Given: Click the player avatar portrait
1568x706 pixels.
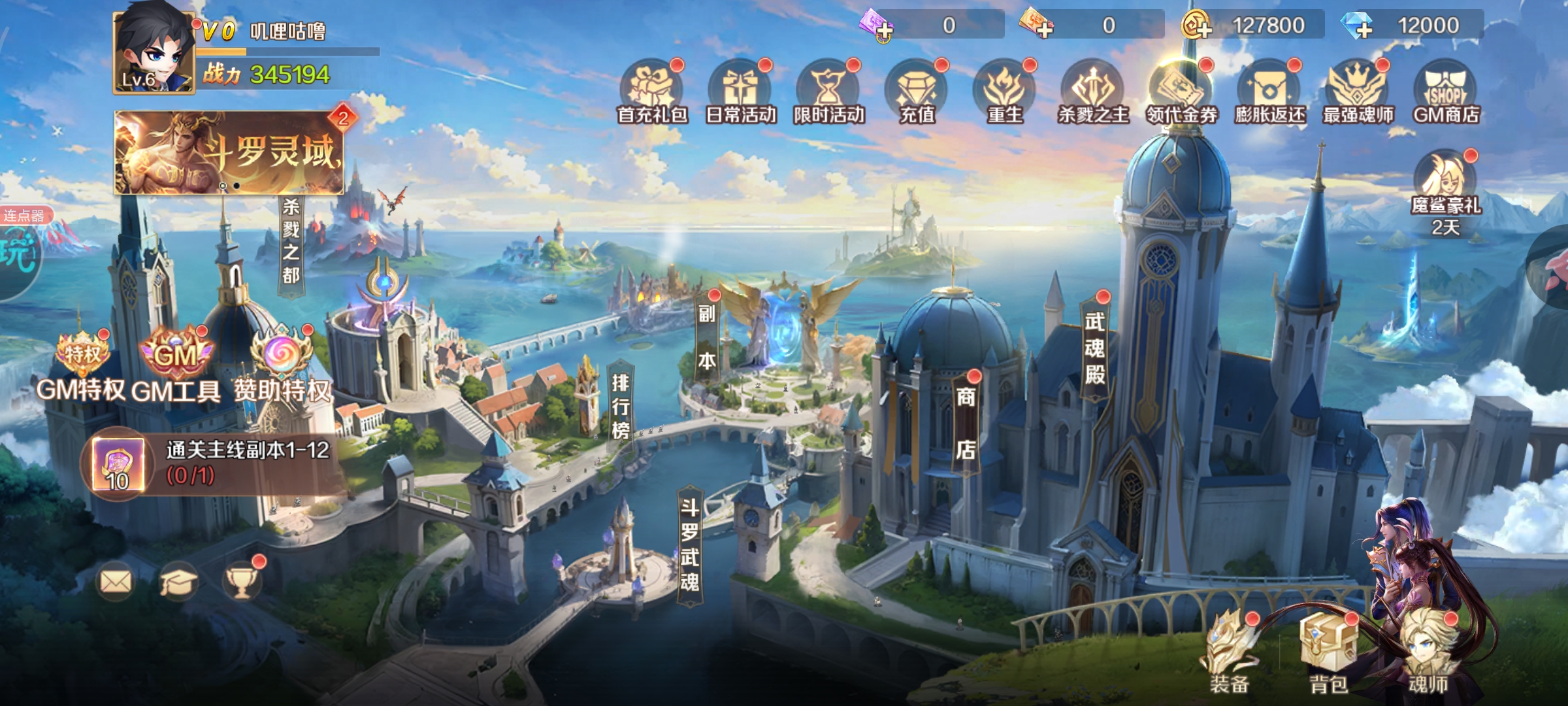Looking at the screenshot, I should pyautogui.click(x=154, y=52).
